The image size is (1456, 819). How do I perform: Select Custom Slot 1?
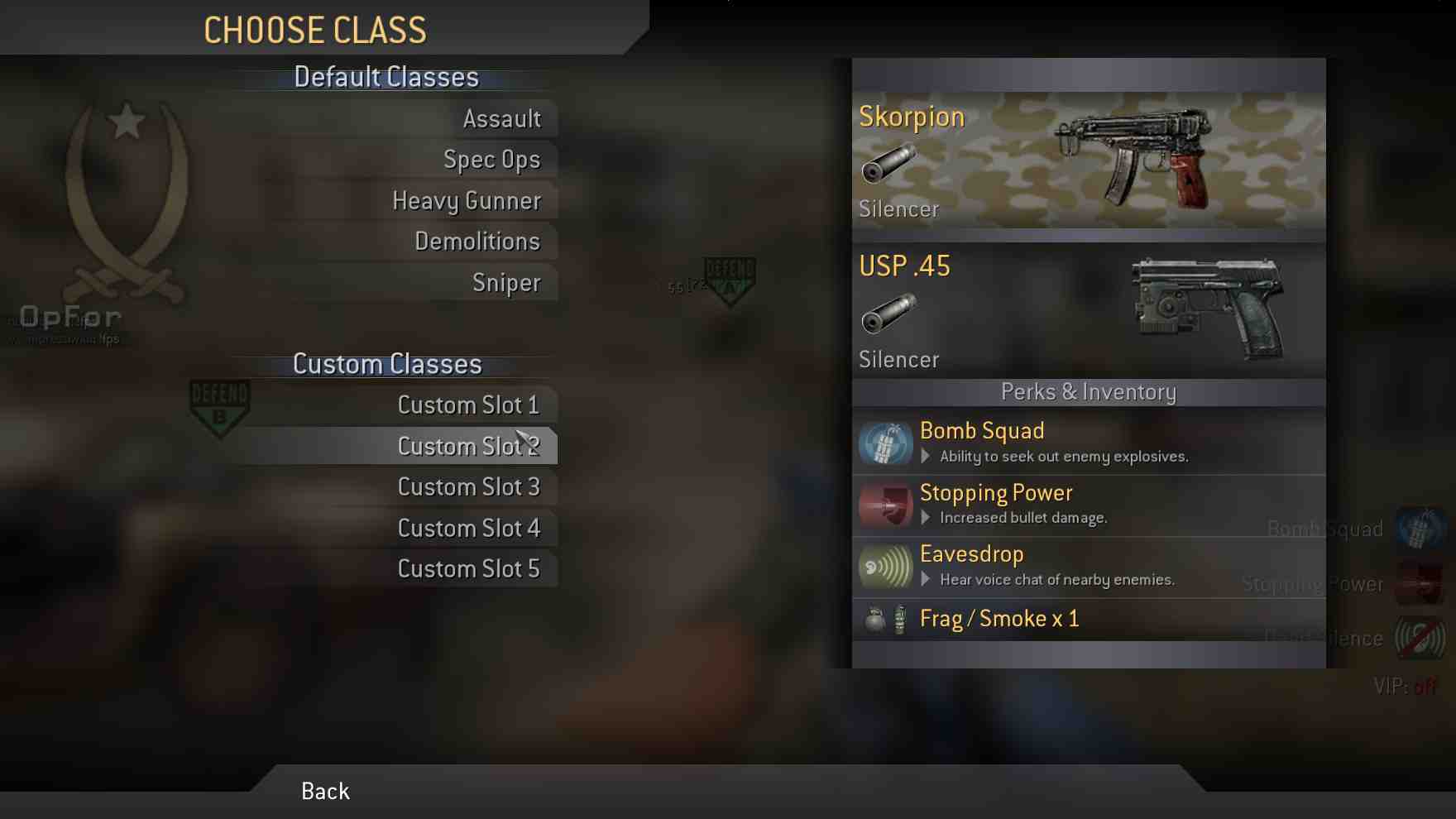tap(468, 405)
